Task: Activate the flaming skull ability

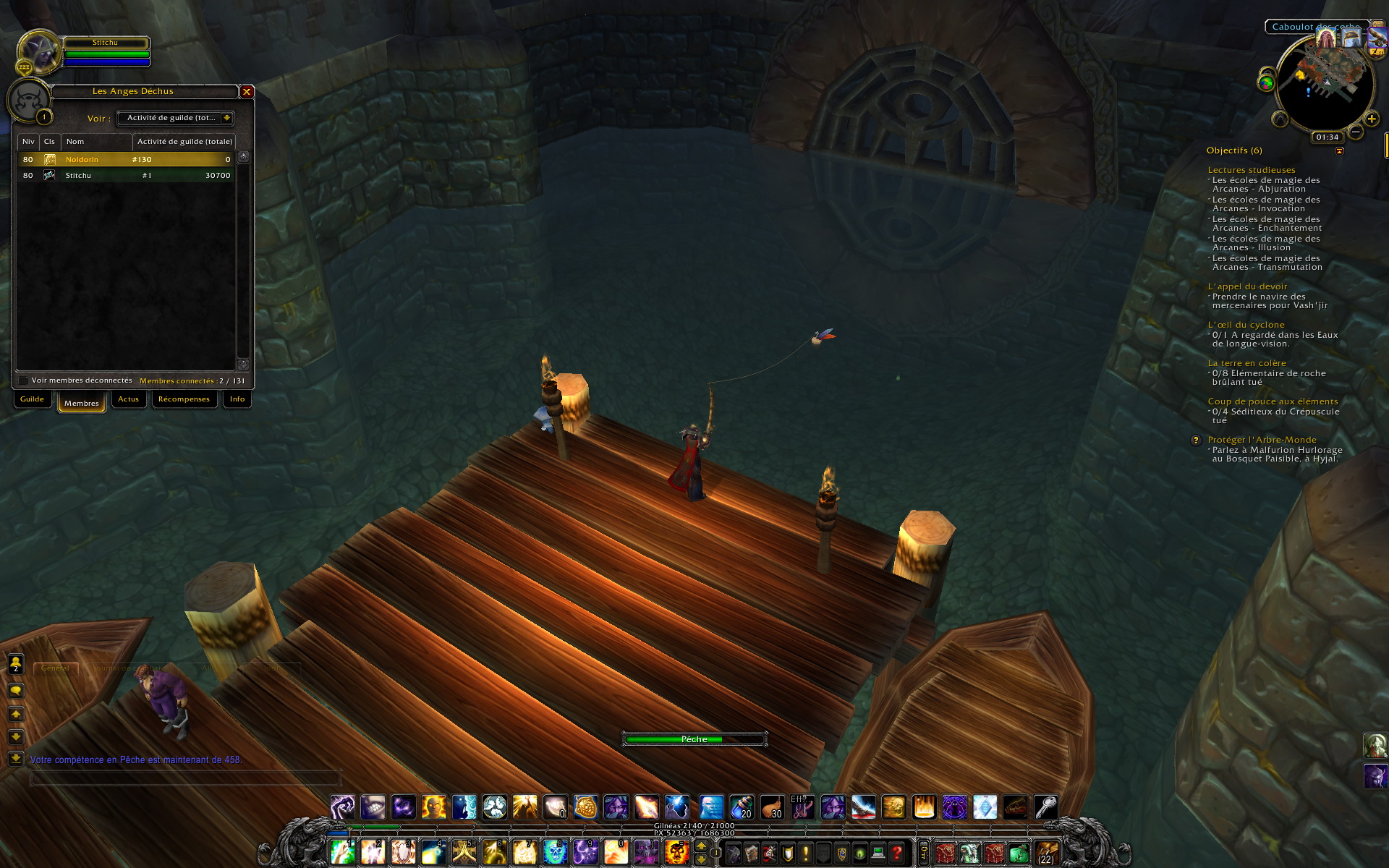Action: tap(676, 852)
